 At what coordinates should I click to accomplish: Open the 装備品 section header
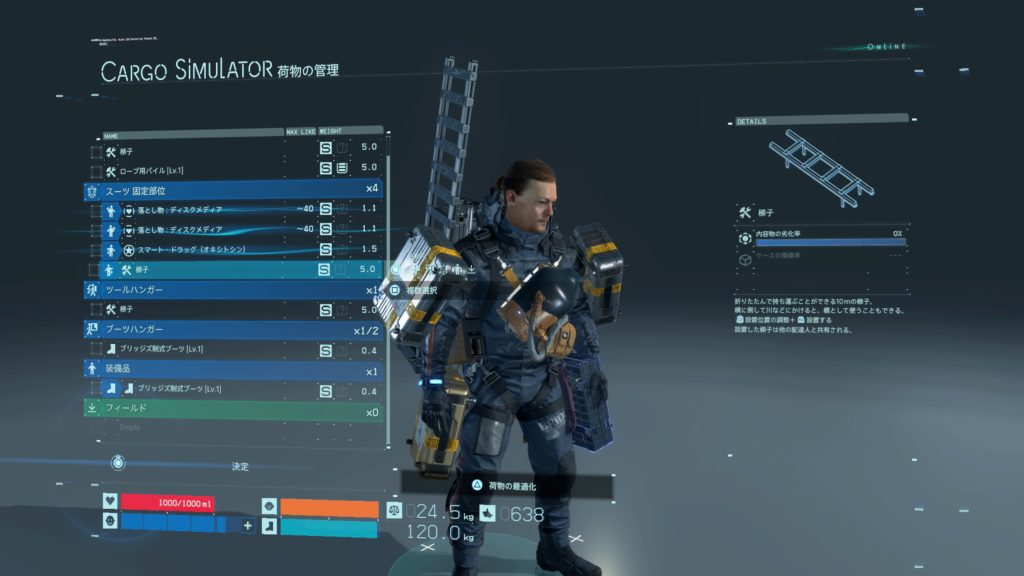click(232, 369)
